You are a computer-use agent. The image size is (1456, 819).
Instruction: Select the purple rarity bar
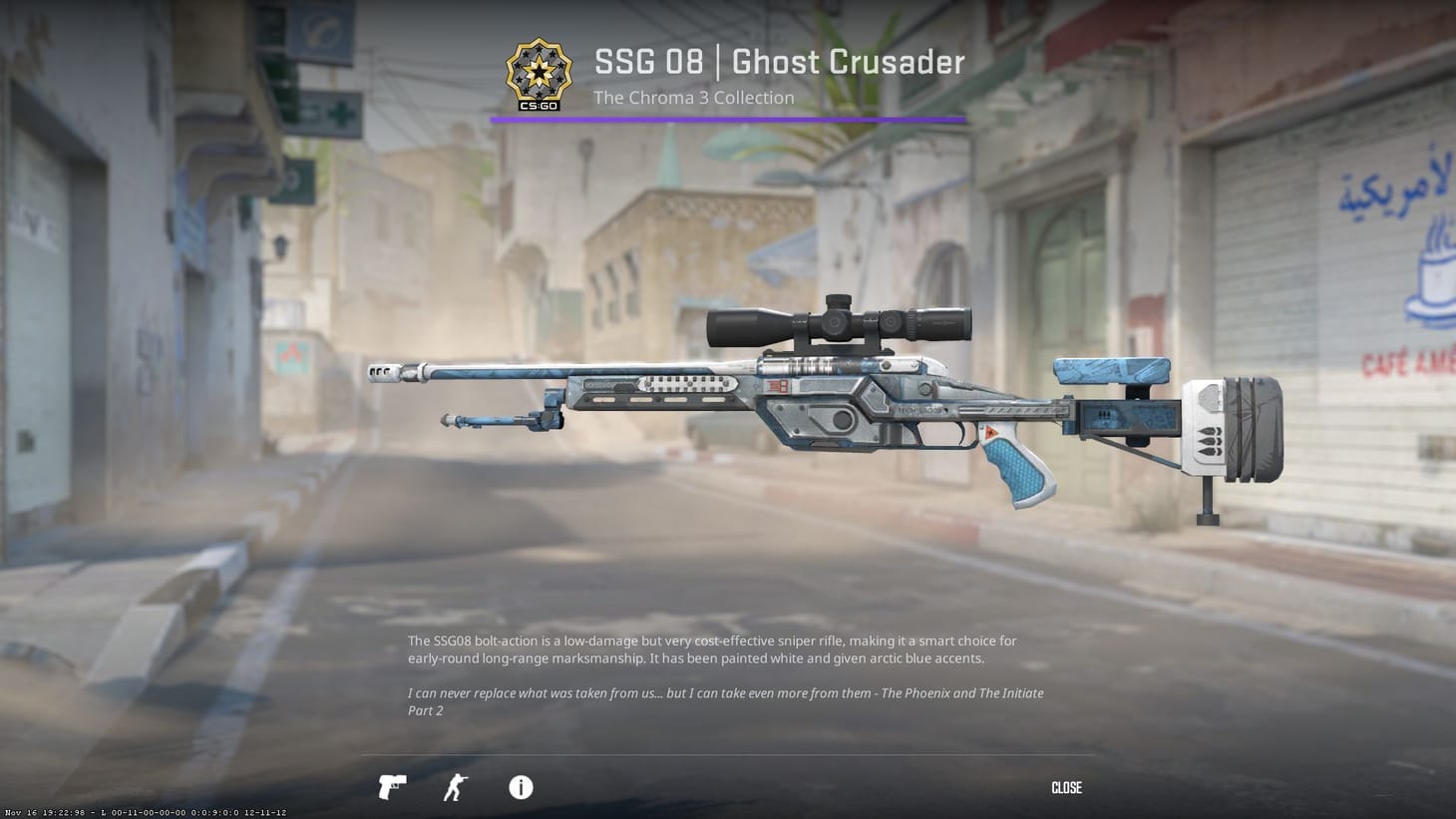(726, 119)
